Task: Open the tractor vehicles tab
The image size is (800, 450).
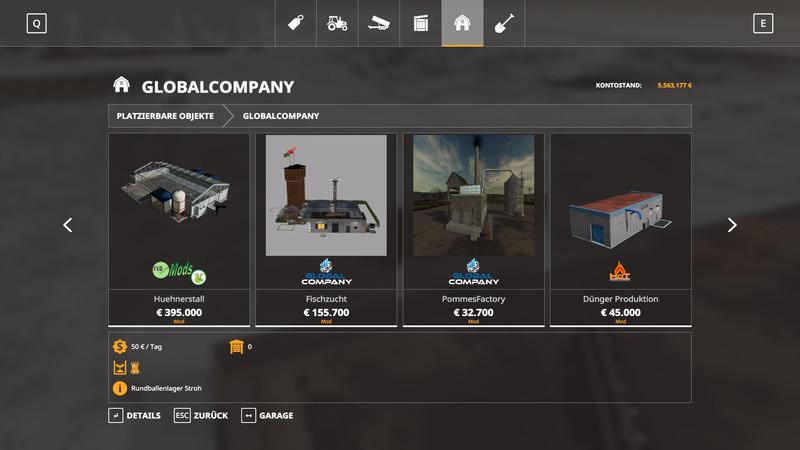Action: click(x=338, y=23)
